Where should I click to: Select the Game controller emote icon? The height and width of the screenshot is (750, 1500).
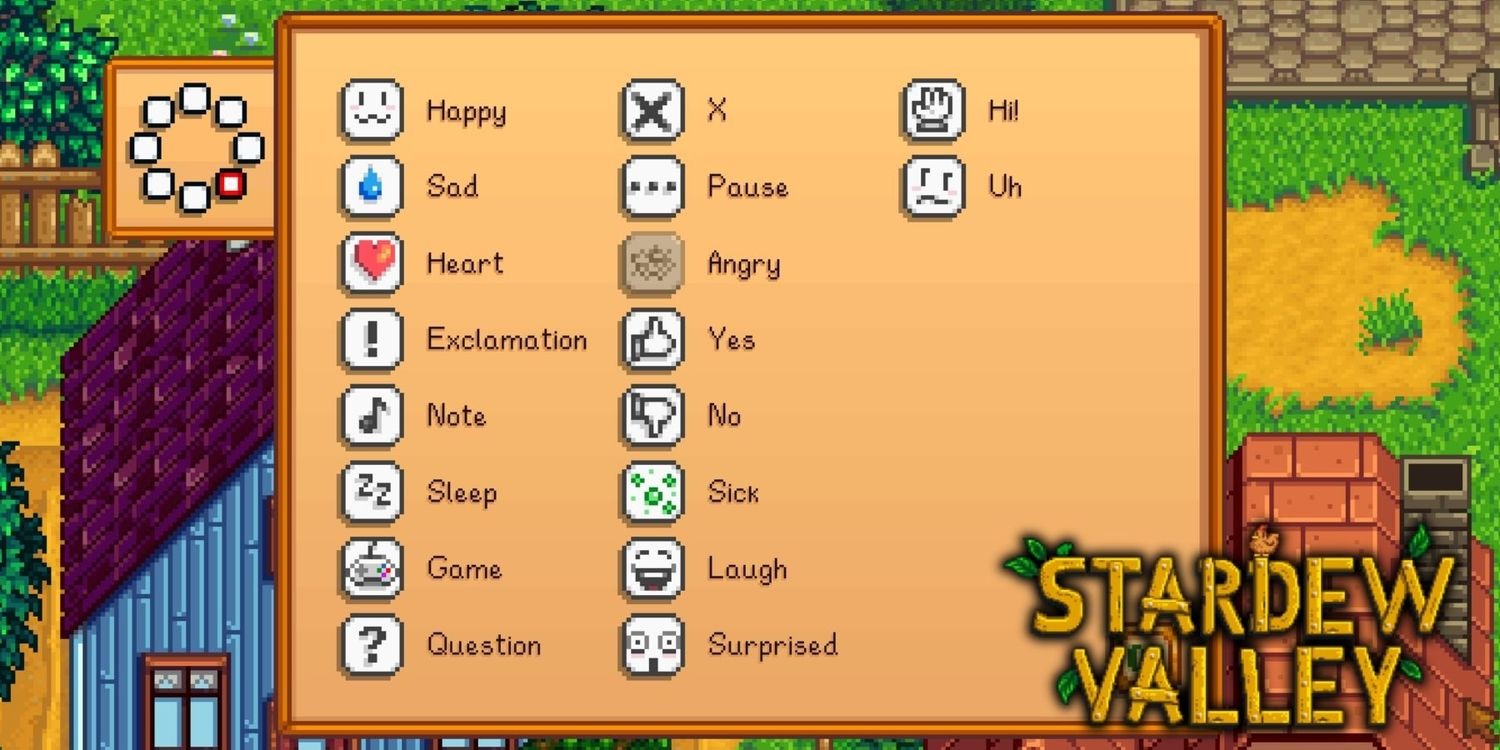(x=371, y=568)
